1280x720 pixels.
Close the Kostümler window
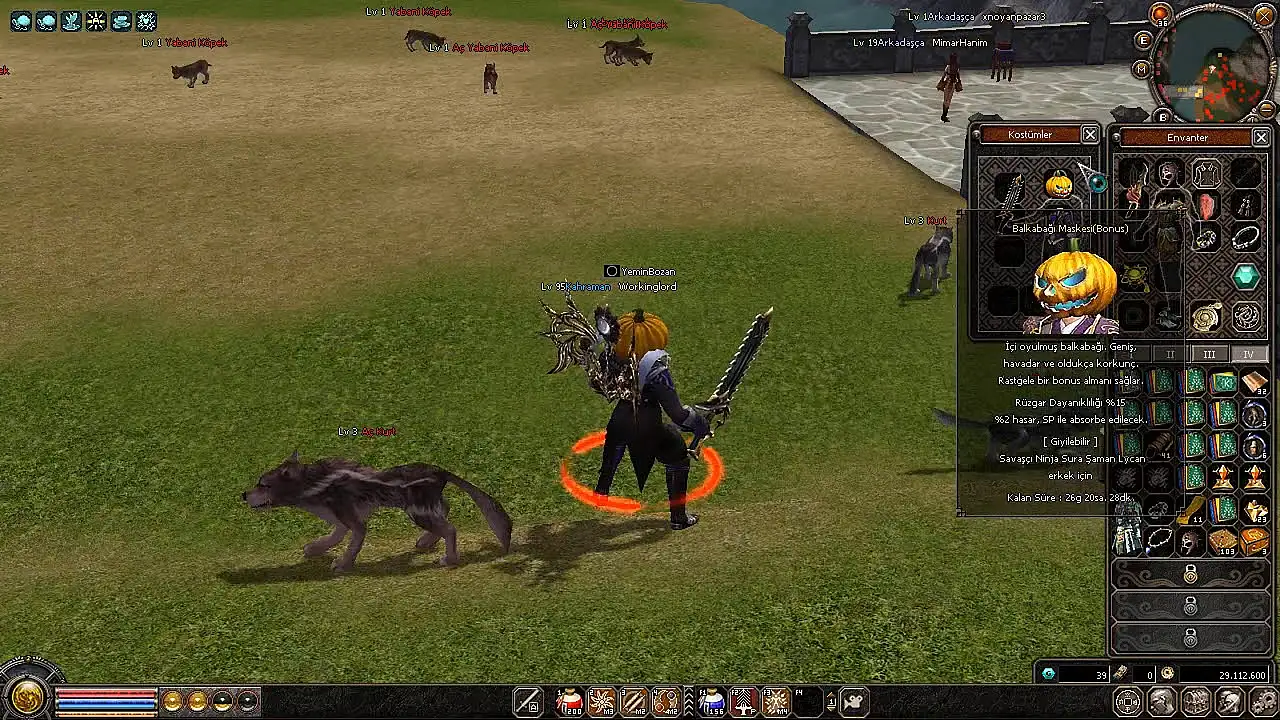tap(1090, 134)
